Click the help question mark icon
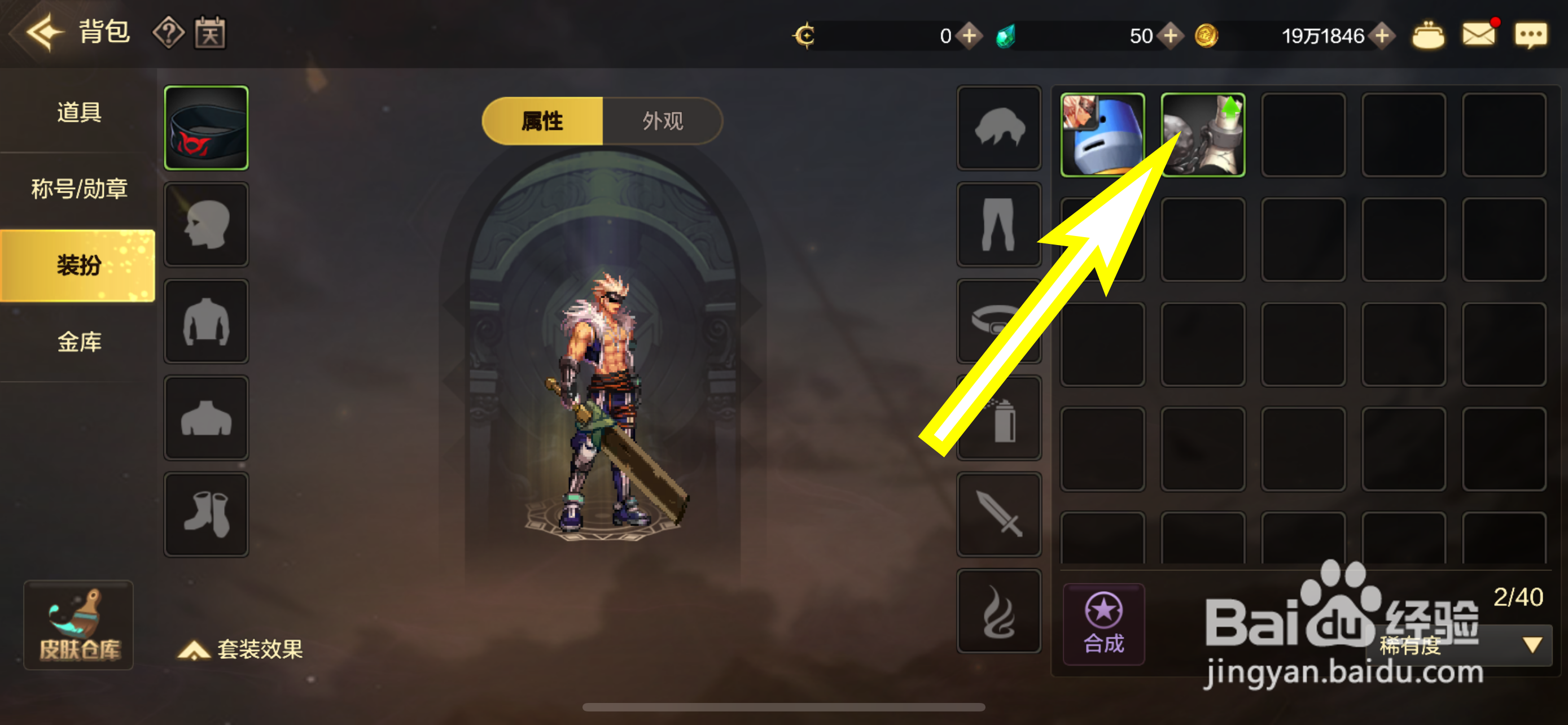 (169, 33)
